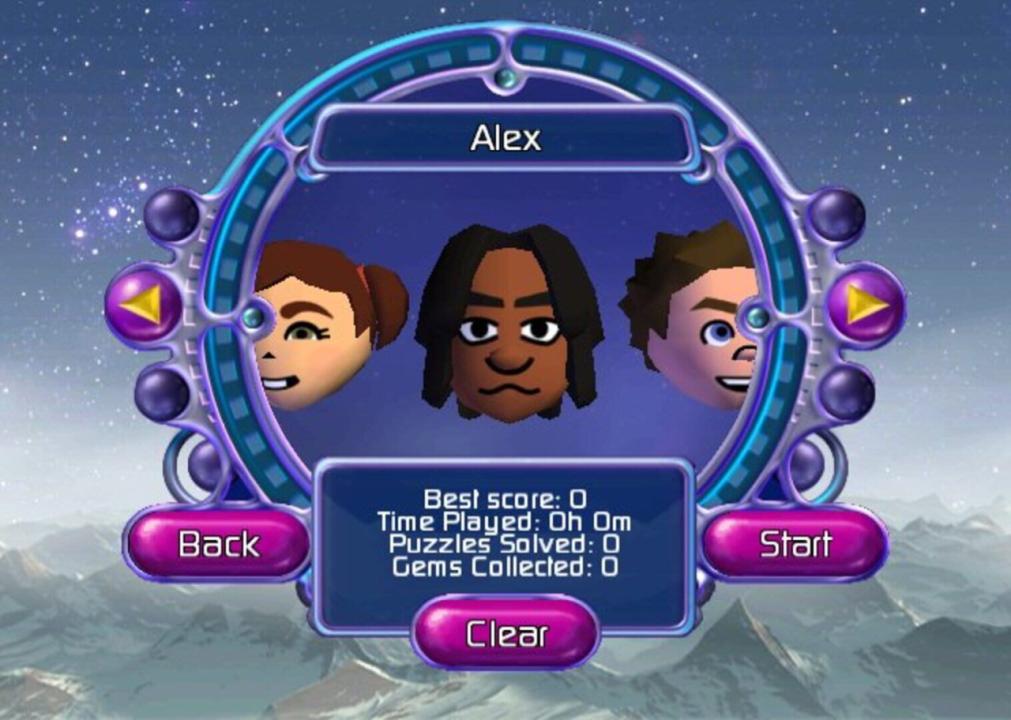
Task: Click the Alex profile name field
Action: (x=505, y=138)
